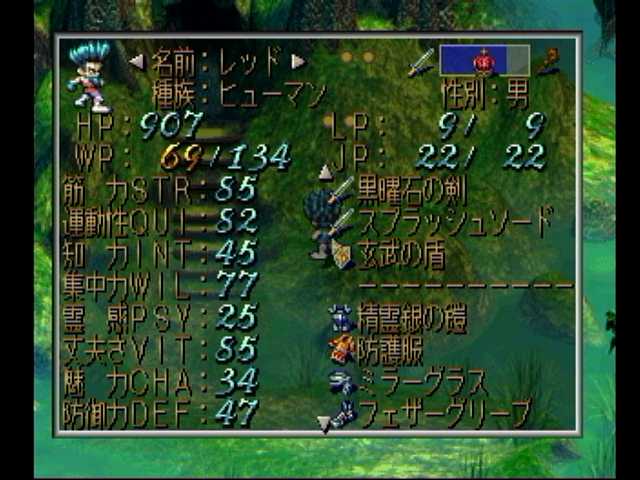Screen dimensions: 640x480
Task: Choose the 防護服 equipment entry
Action: coord(390,350)
